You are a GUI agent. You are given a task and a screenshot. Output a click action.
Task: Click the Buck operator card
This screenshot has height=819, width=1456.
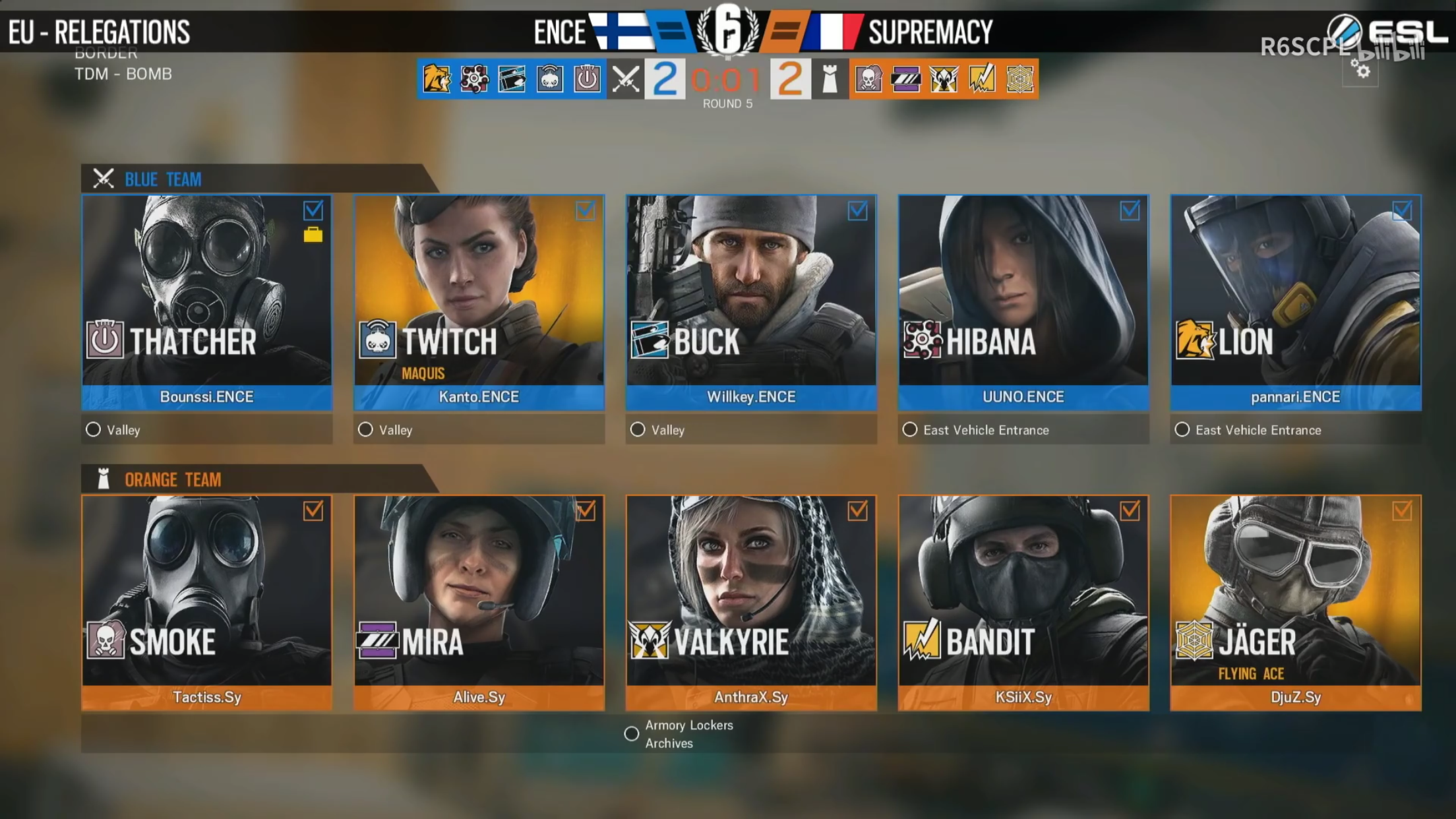click(x=751, y=290)
